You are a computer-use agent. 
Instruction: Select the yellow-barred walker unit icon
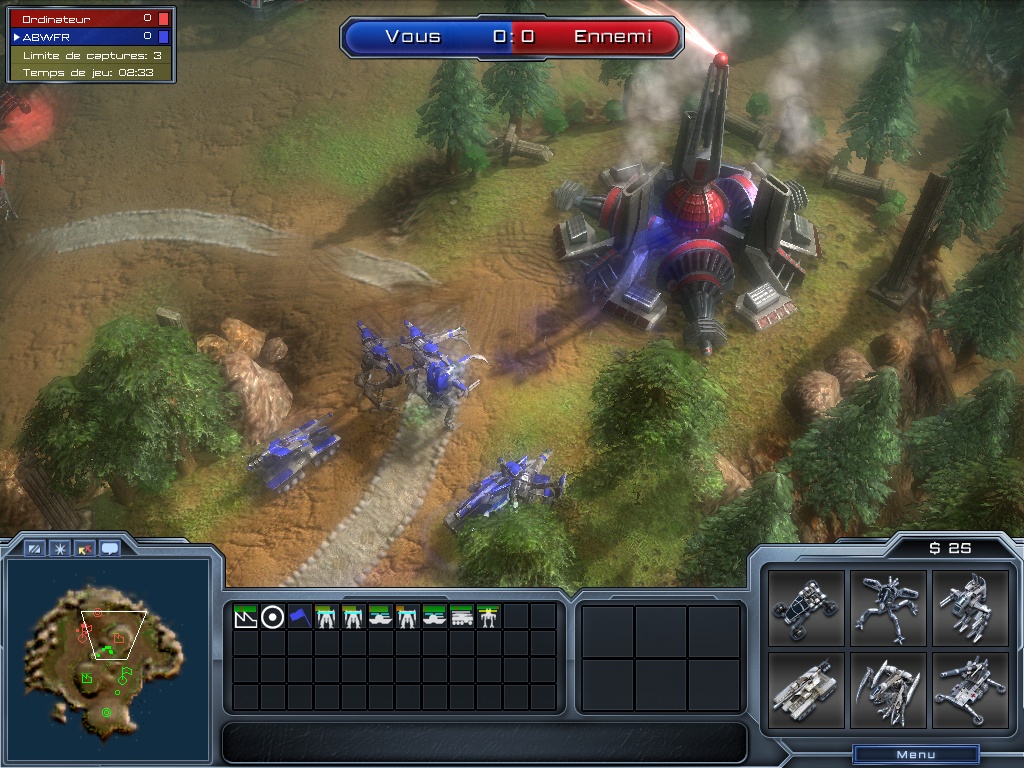coord(489,616)
